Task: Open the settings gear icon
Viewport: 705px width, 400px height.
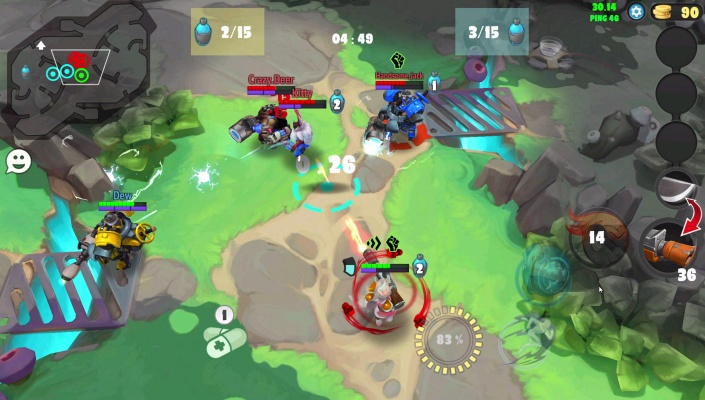Action: pos(637,12)
